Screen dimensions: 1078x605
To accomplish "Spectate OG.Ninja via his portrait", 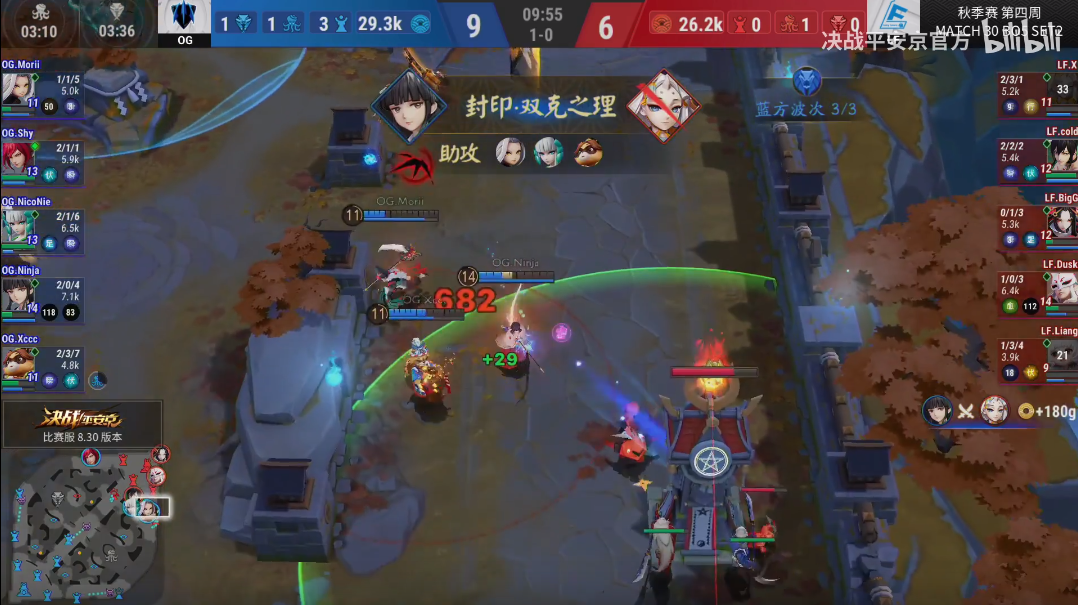I will (17, 293).
